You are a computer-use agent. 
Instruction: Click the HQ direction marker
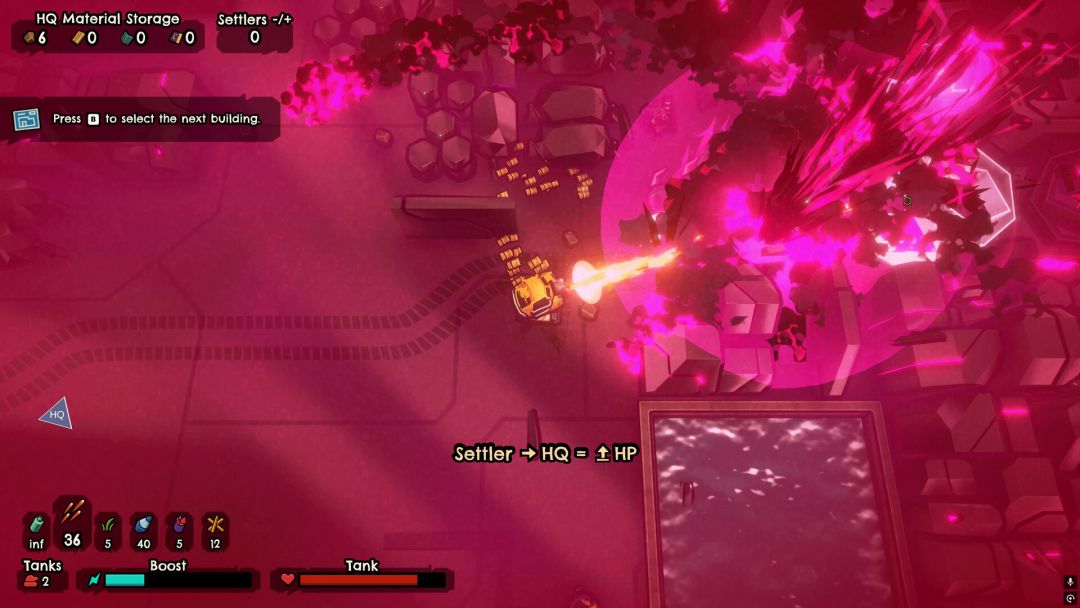(x=56, y=413)
